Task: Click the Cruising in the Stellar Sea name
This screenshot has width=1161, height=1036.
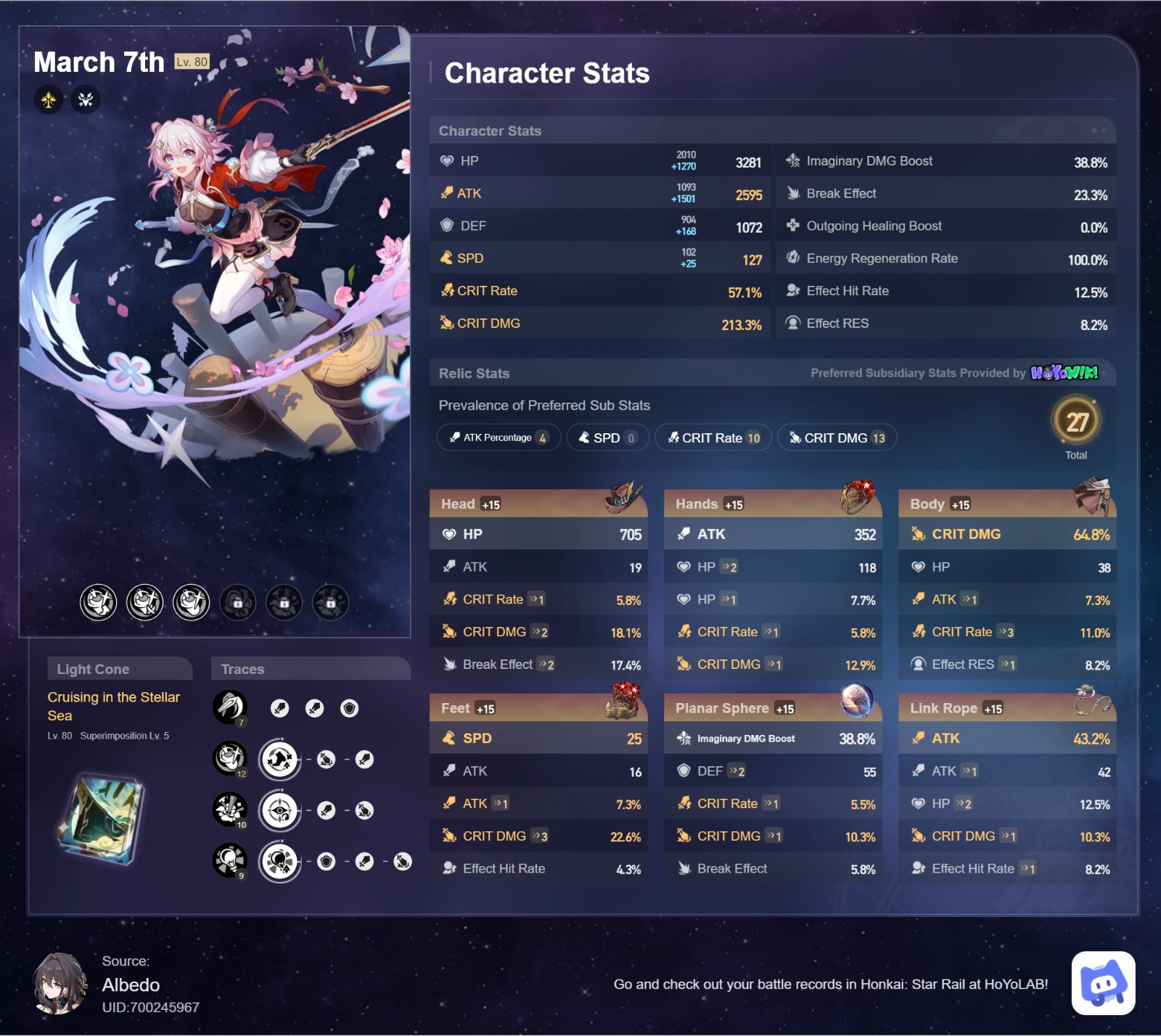Action: pos(114,706)
